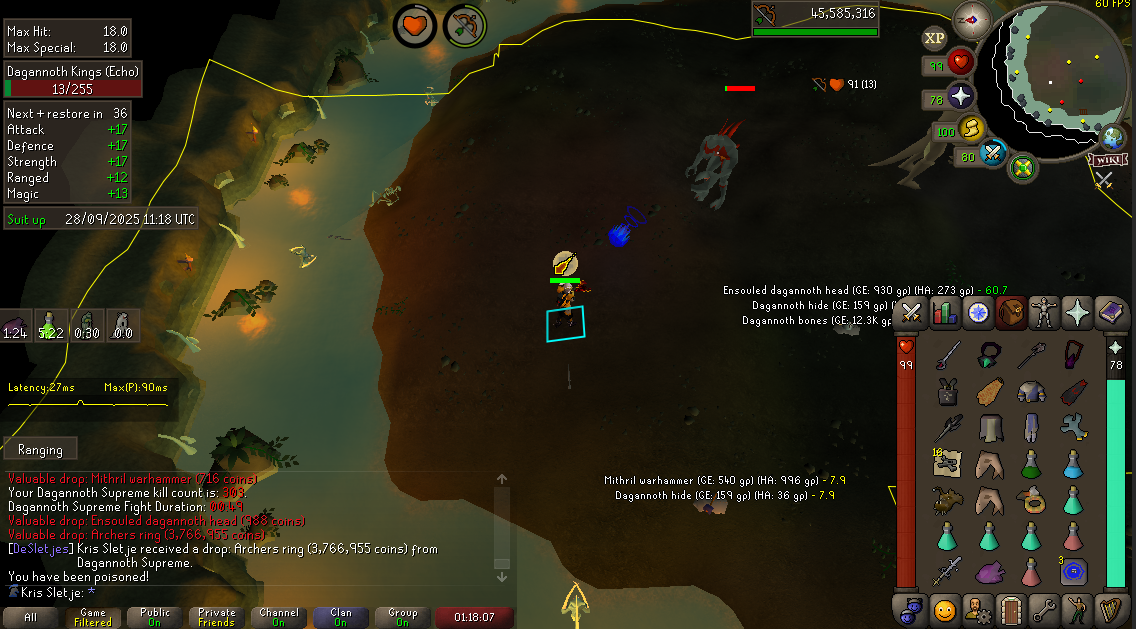Click the compass to face north
The image size is (1136, 629).
972,17
